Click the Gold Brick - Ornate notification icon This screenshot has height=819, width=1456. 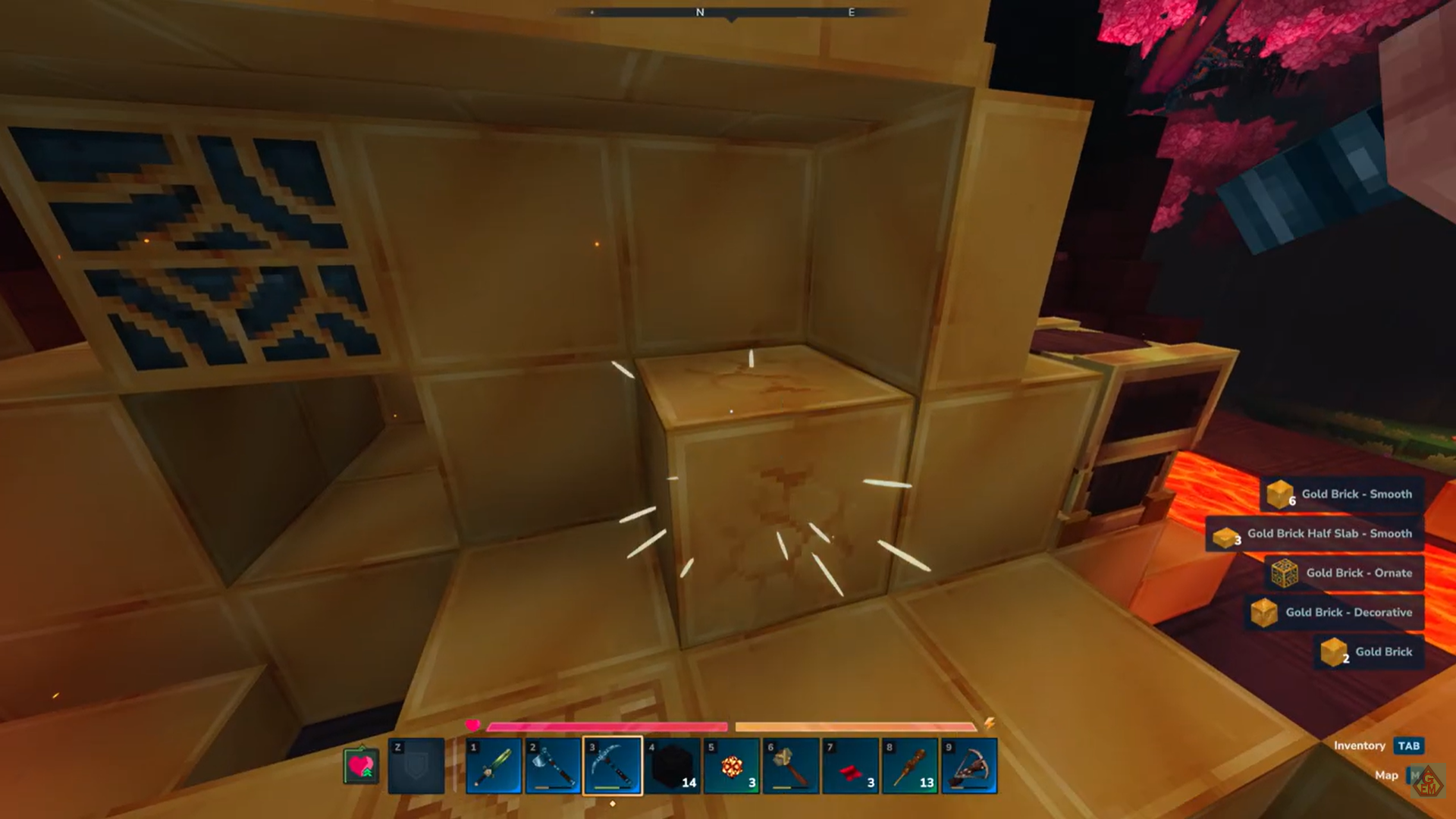tap(1285, 573)
